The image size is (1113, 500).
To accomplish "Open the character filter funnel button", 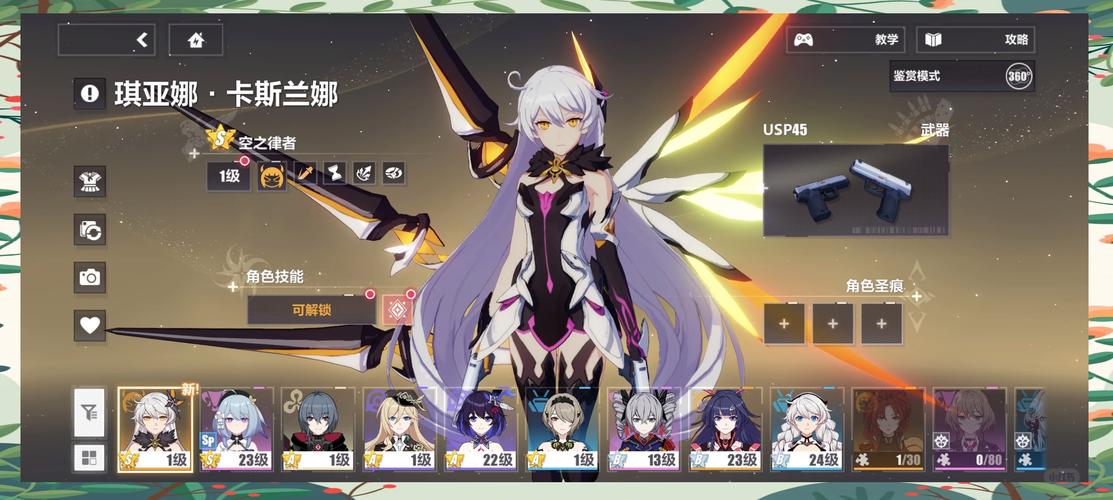I will tap(90, 412).
